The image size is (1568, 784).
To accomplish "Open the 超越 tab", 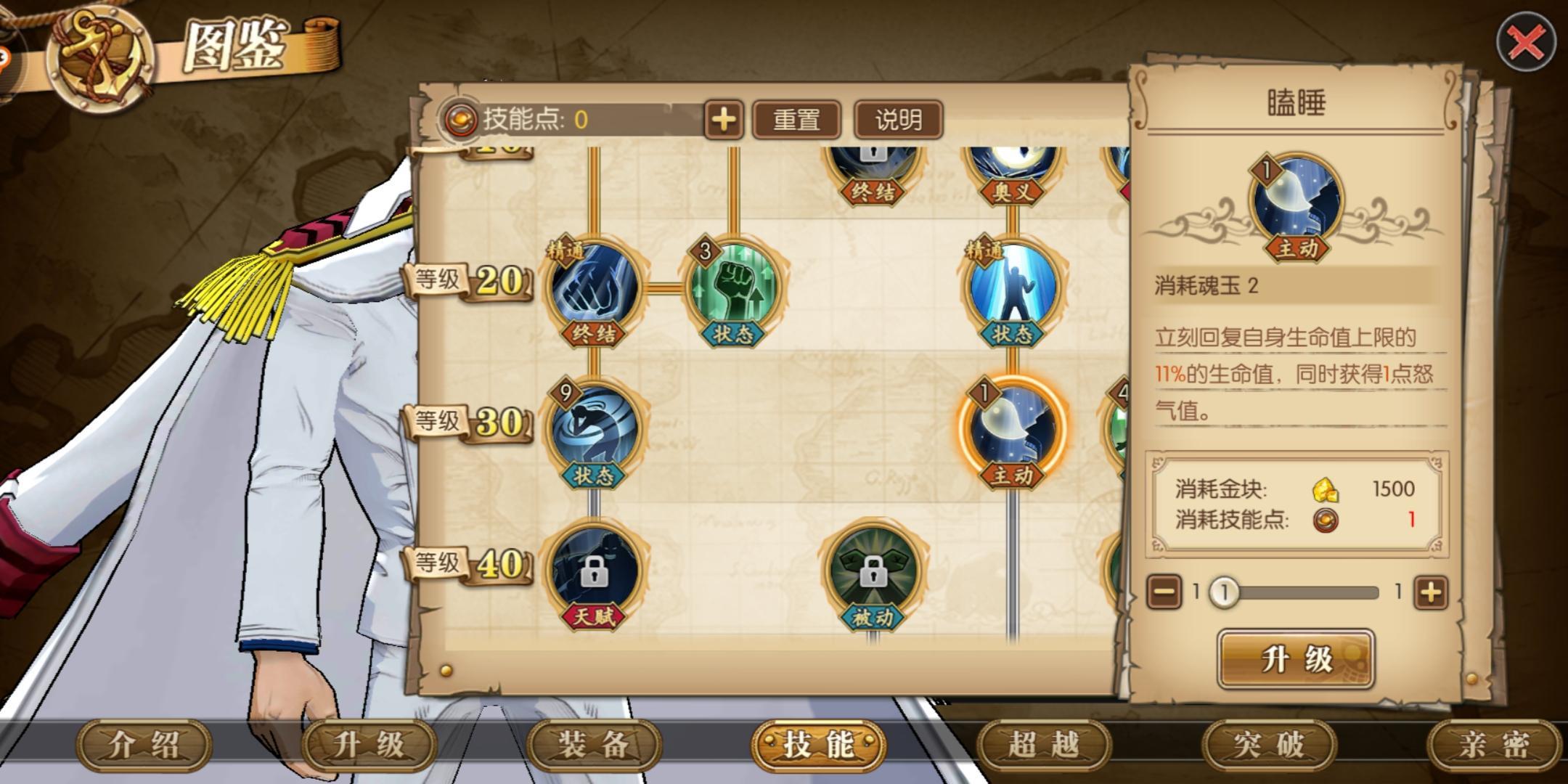I will (1044, 745).
